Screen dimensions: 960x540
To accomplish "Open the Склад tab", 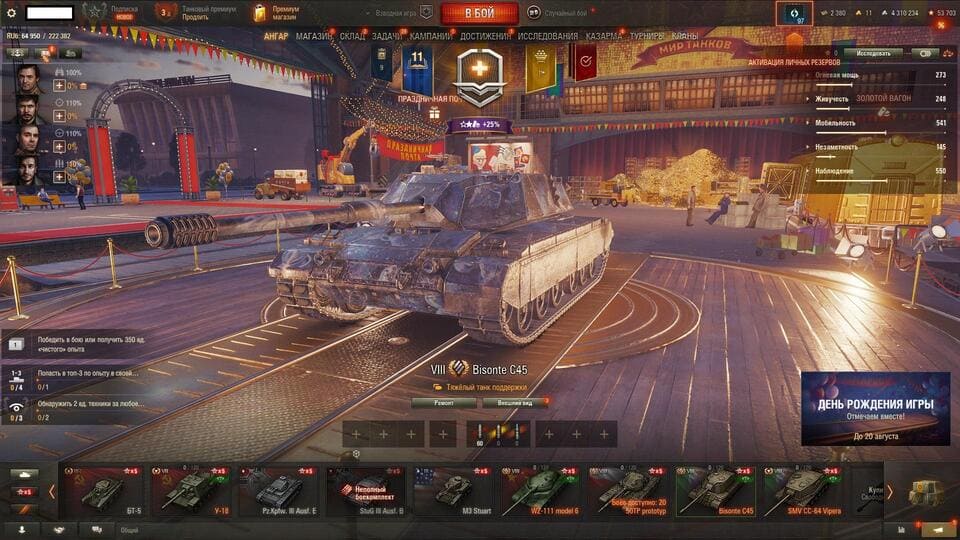I will click(x=352, y=36).
